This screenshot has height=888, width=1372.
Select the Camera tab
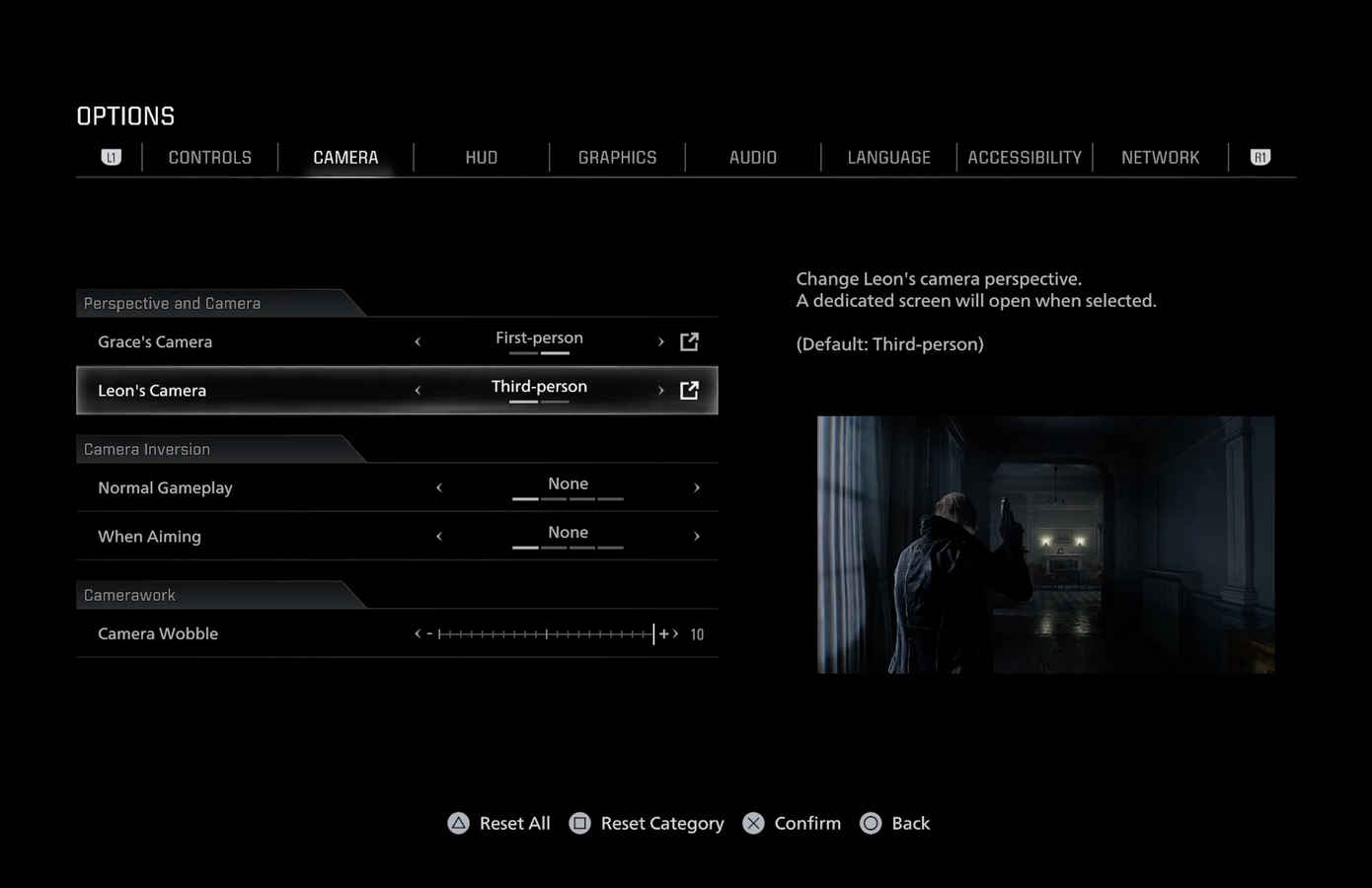(x=345, y=158)
